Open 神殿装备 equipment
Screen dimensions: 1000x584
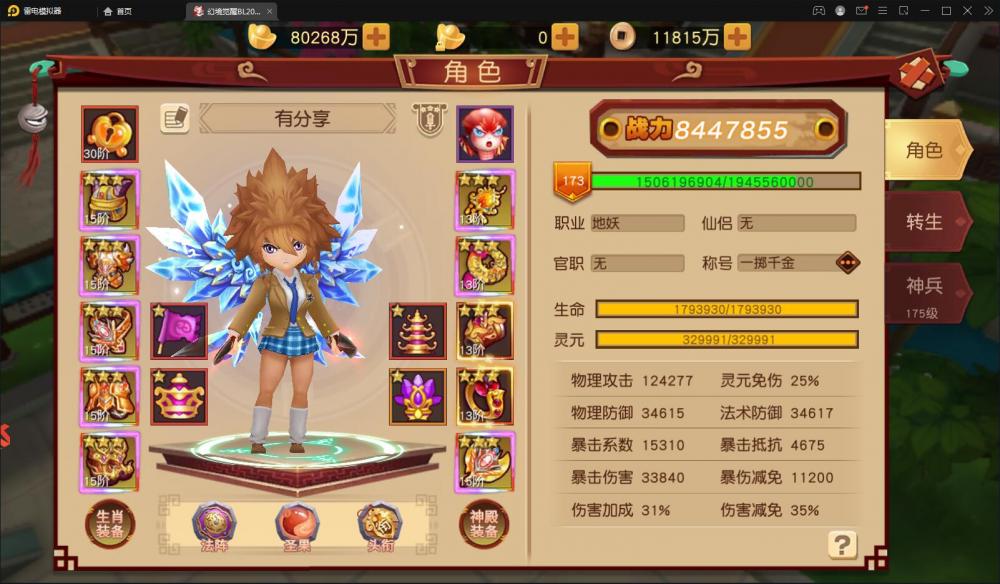pos(484,524)
